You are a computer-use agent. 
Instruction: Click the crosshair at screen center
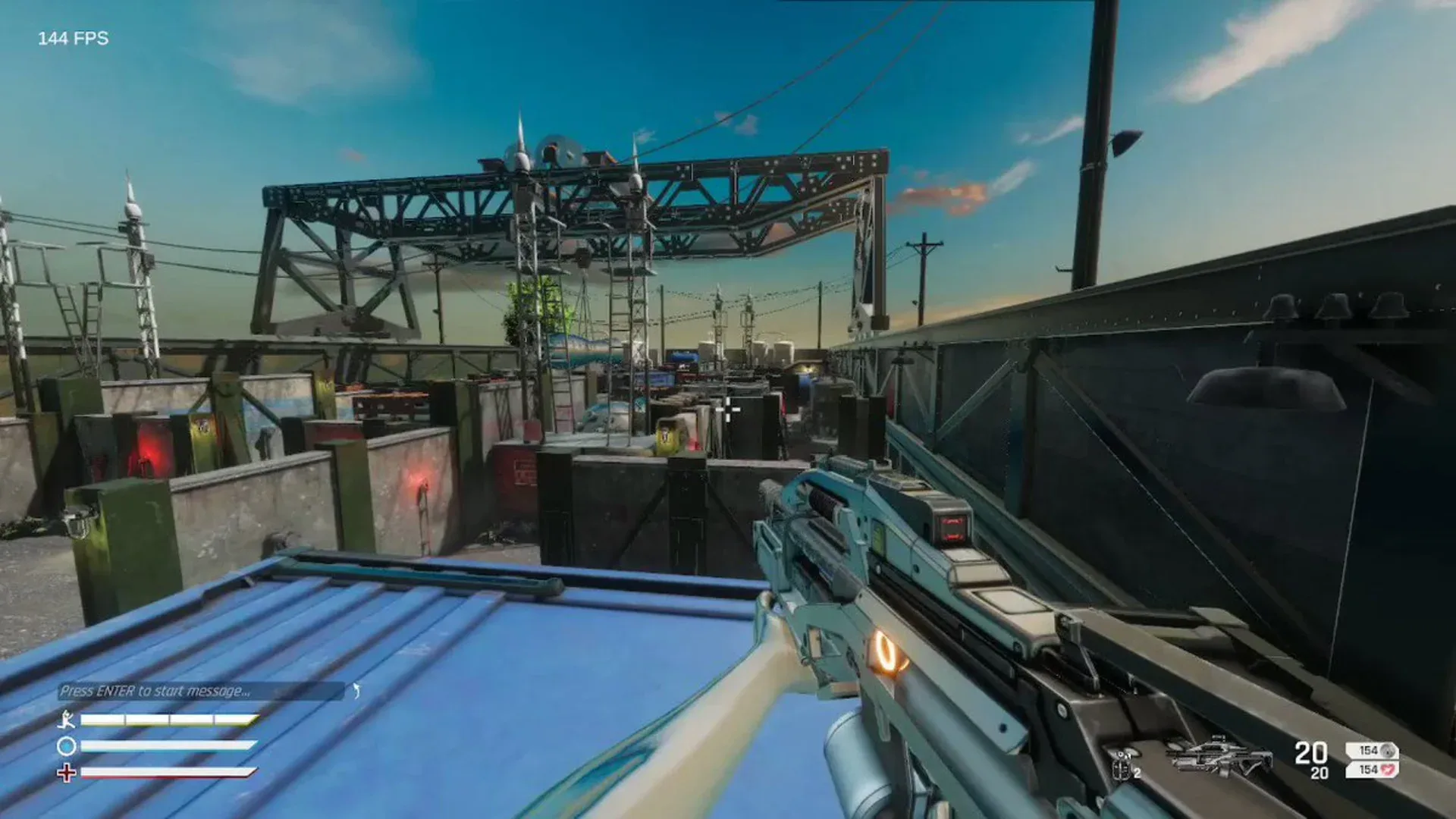click(728, 409)
